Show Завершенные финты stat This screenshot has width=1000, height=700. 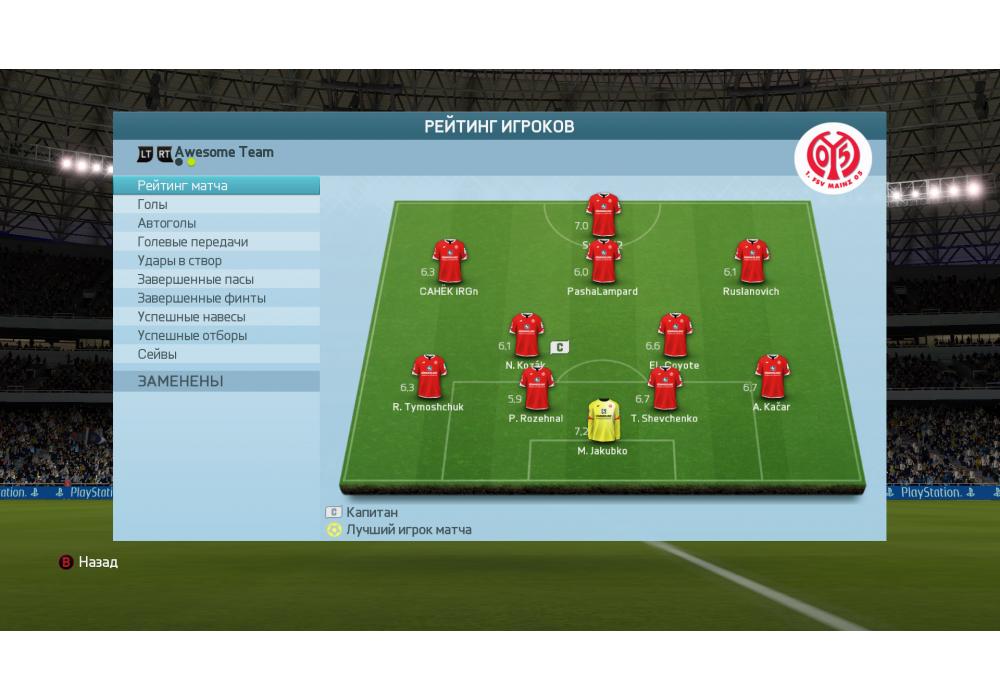[216, 298]
